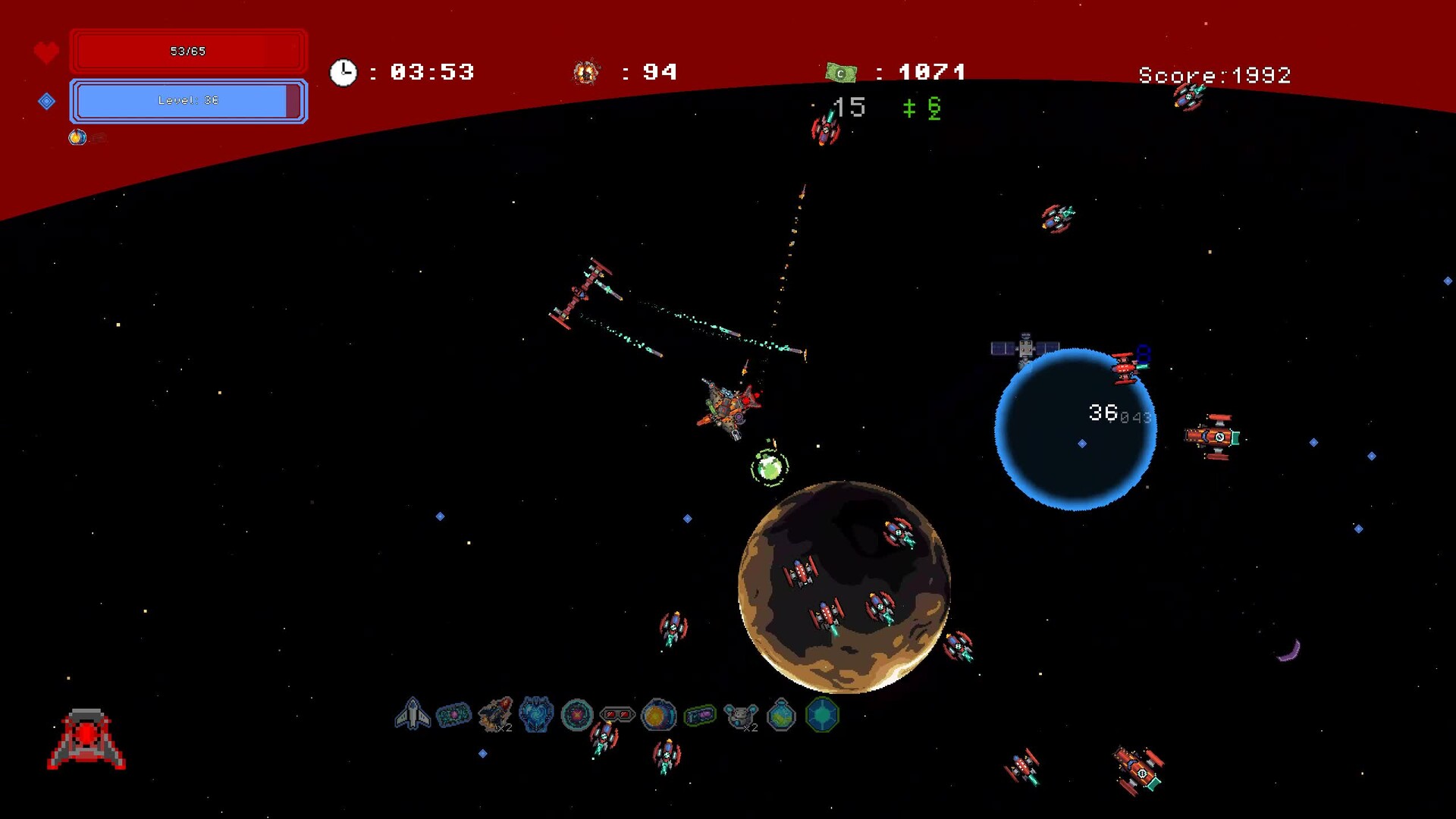The image size is (1456, 819).
Task: Click the green circuit chip with pink gem
Action: coord(453,714)
